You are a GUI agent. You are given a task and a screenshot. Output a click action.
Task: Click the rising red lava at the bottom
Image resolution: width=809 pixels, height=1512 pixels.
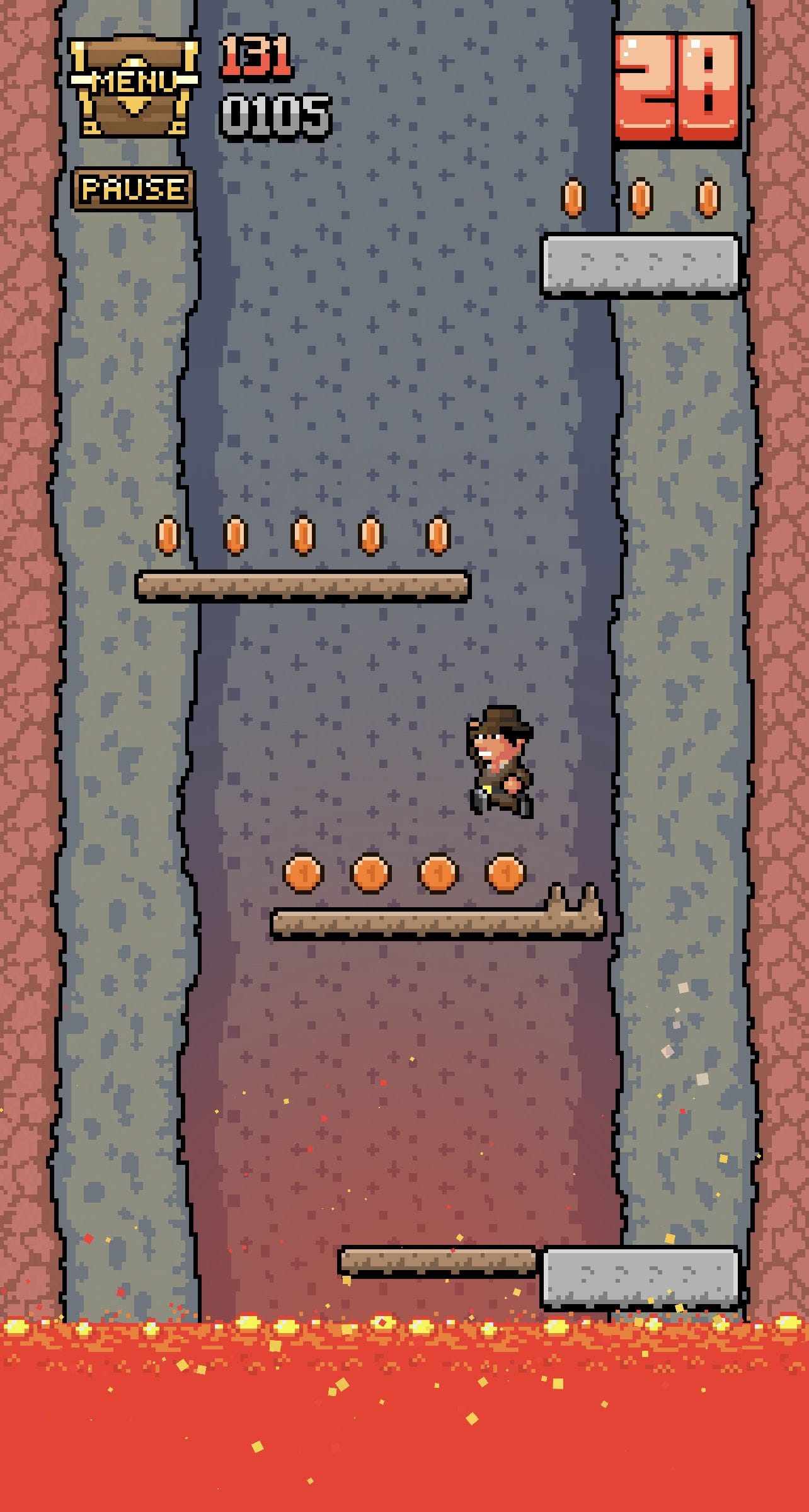[403, 1417]
